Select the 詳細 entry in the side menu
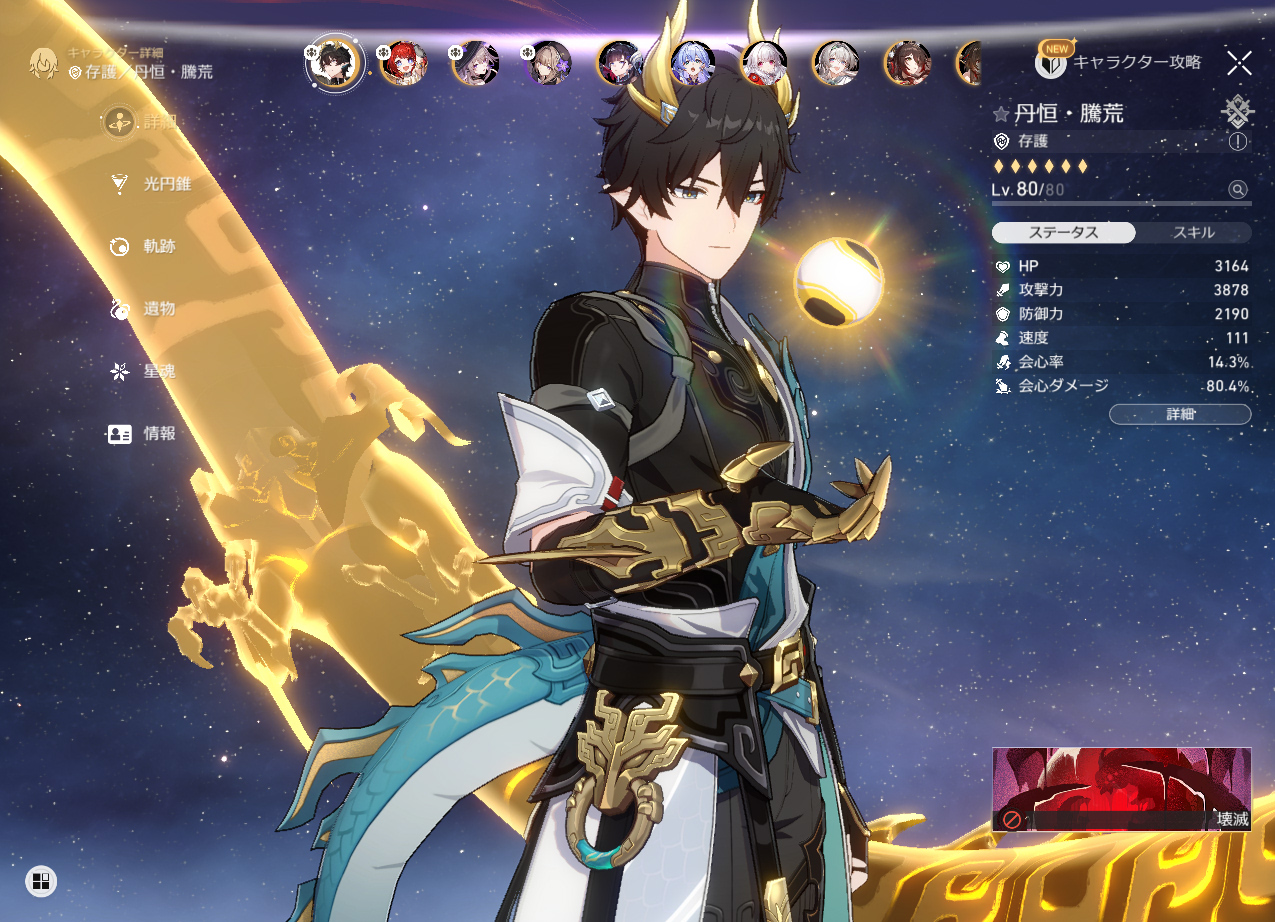 [146, 122]
